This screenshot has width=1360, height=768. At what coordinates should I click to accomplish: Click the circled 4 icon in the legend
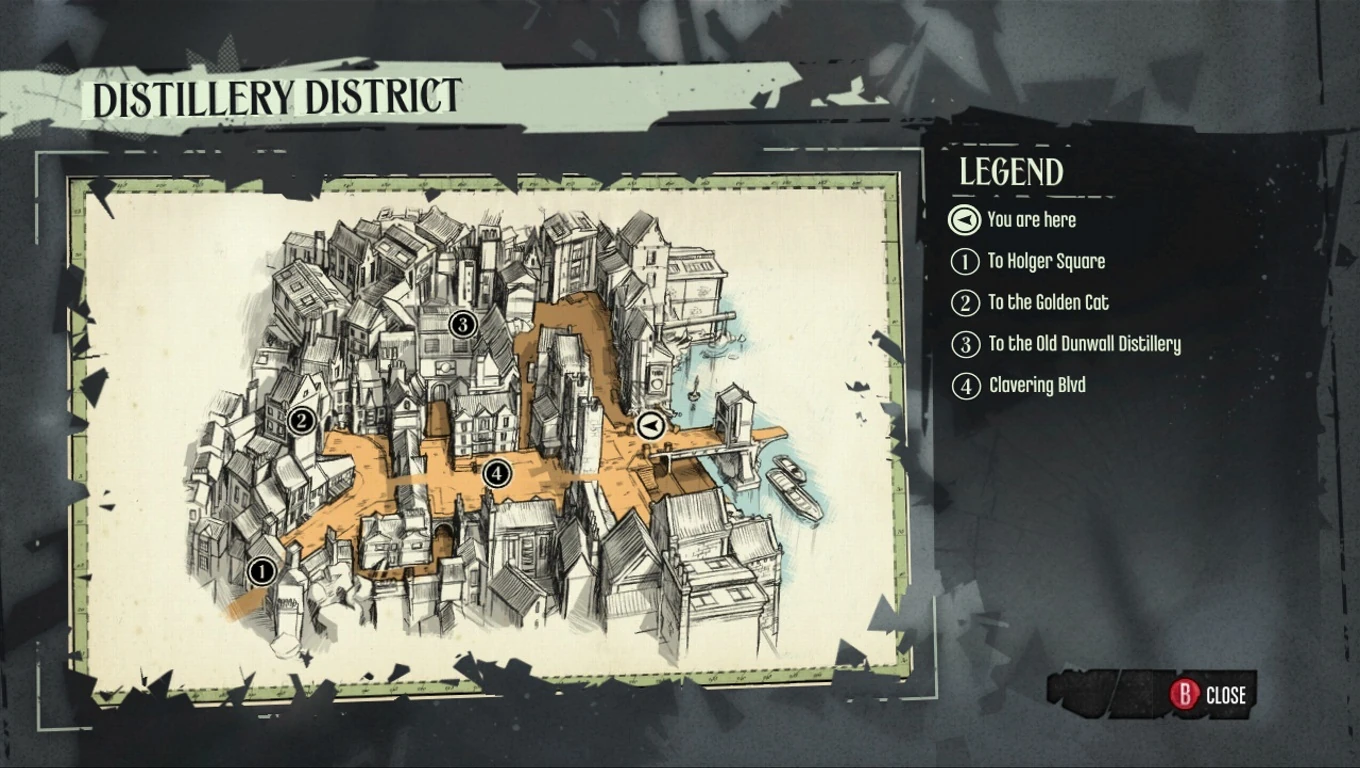point(964,385)
